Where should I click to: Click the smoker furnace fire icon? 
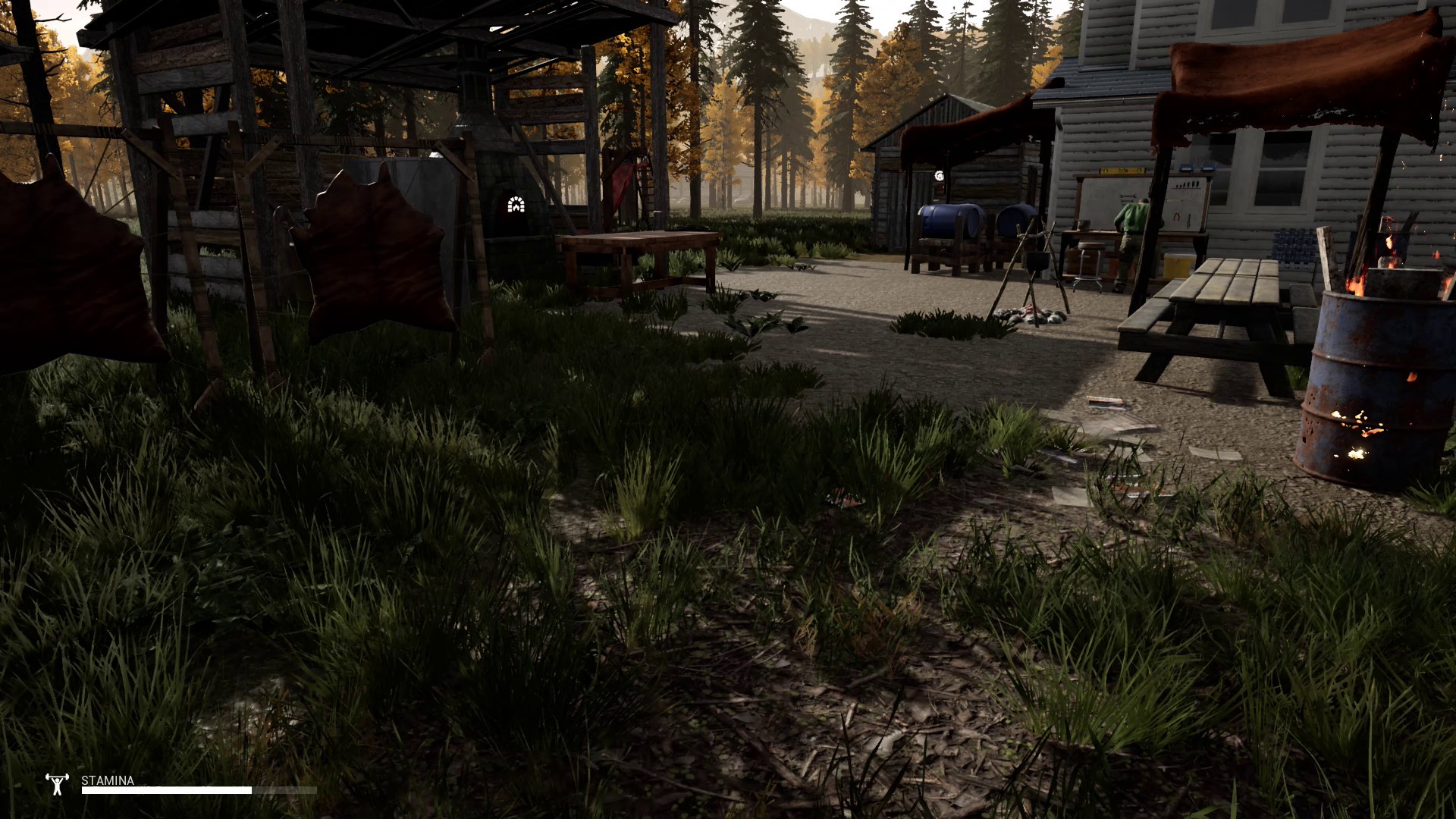pyautogui.click(x=516, y=205)
